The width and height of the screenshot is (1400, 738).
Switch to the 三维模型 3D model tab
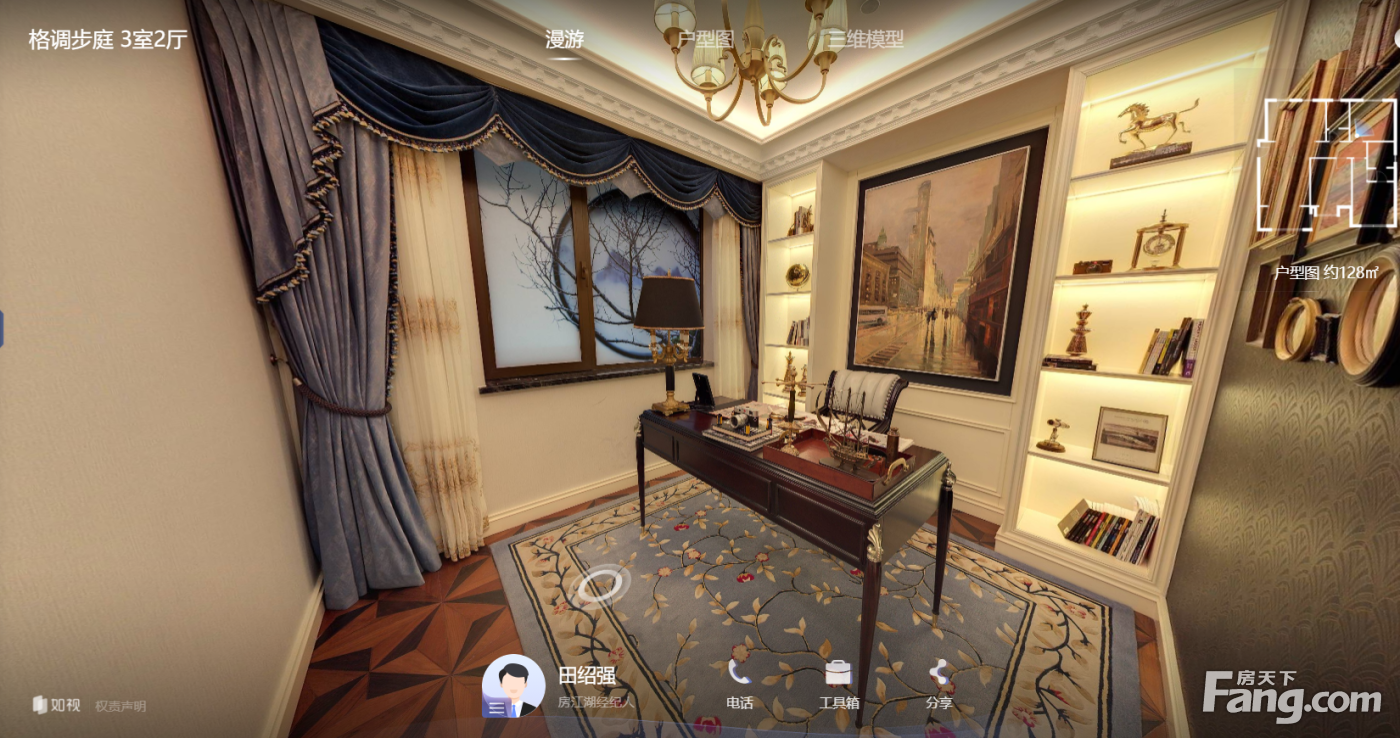click(x=866, y=40)
